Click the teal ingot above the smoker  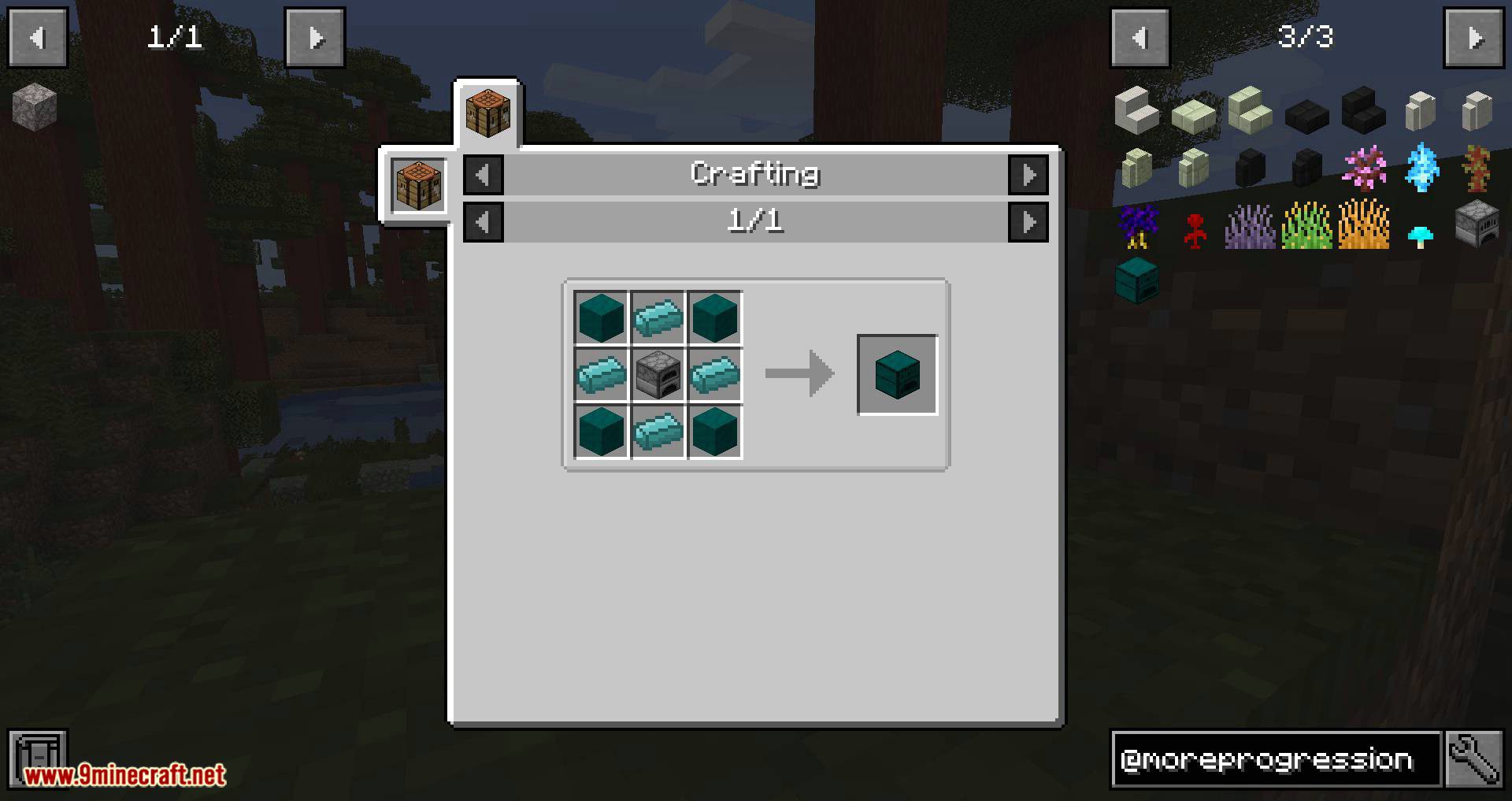click(658, 319)
